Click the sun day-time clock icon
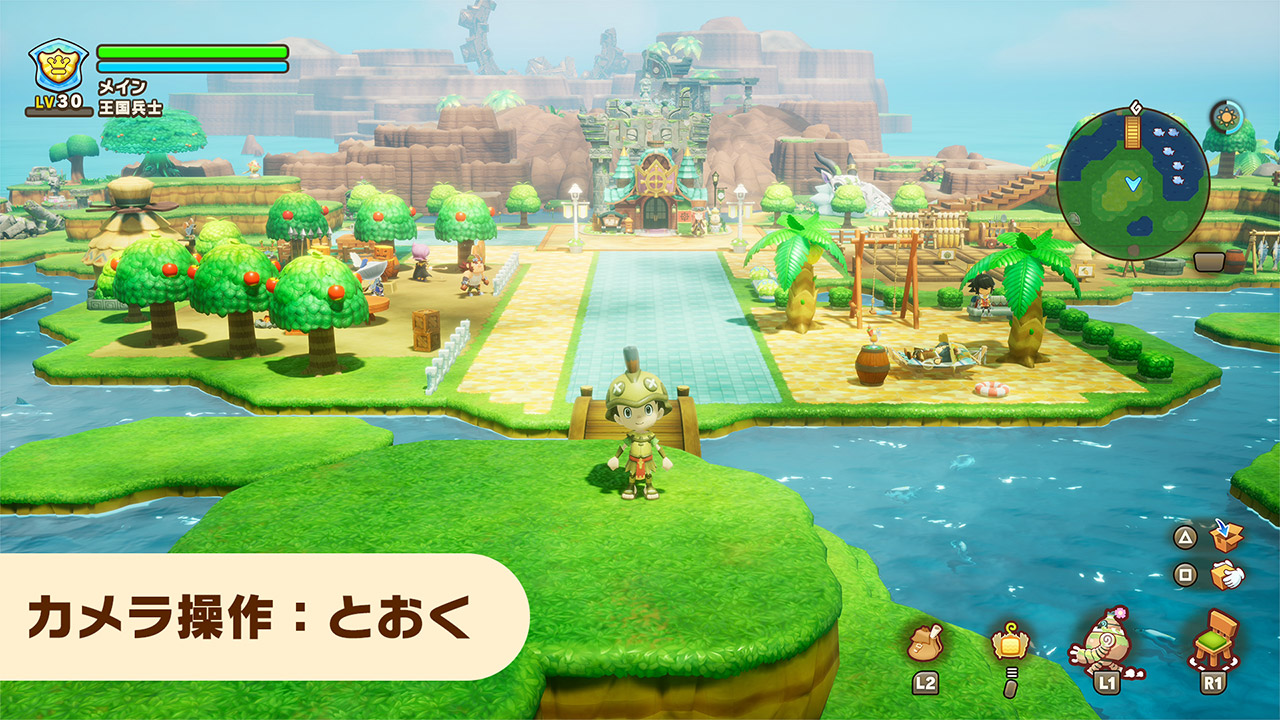The height and width of the screenshot is (720, 1280). click(1226, 117)
